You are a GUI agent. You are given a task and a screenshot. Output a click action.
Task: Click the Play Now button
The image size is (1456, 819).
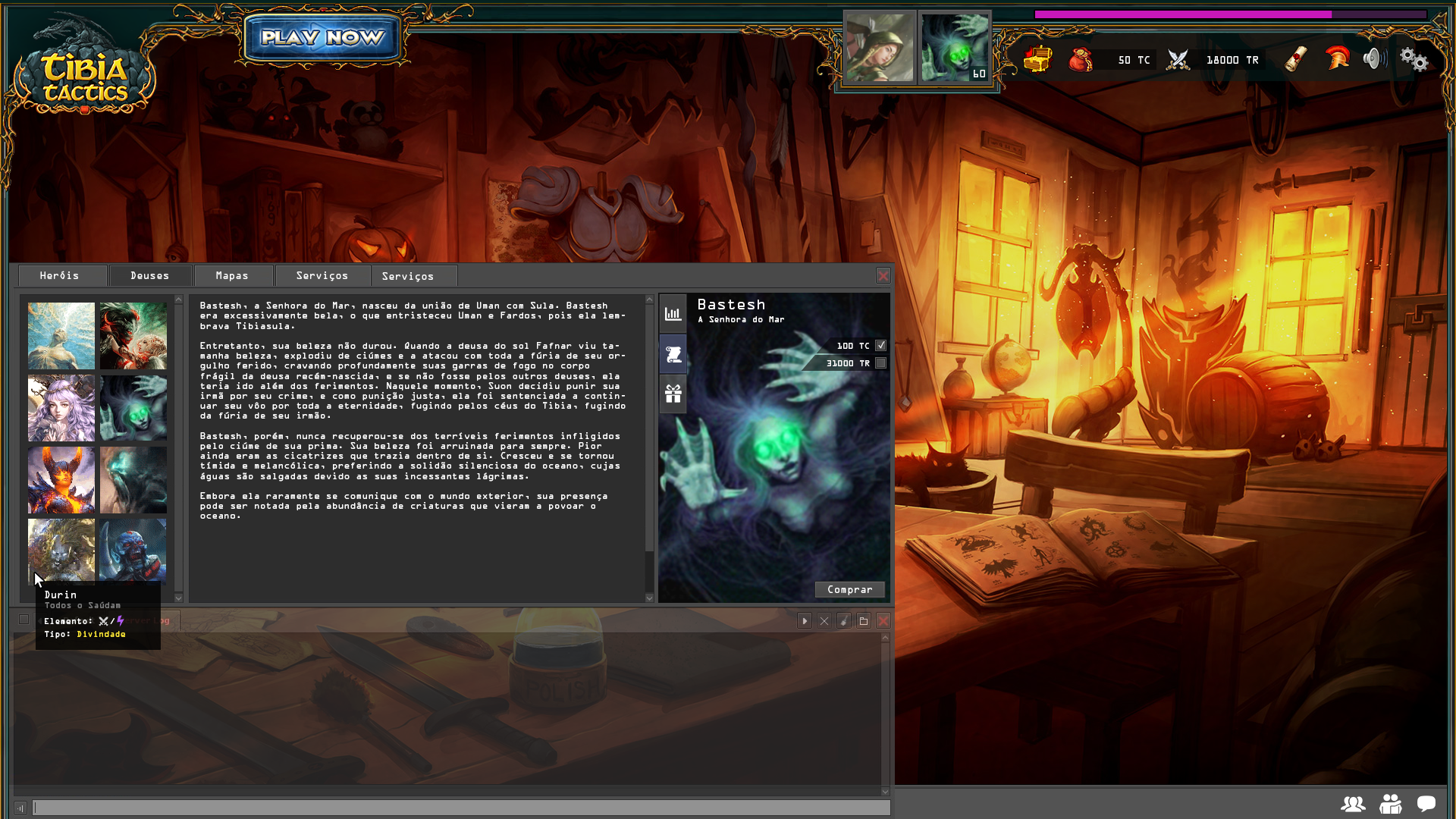click(322, 37)
